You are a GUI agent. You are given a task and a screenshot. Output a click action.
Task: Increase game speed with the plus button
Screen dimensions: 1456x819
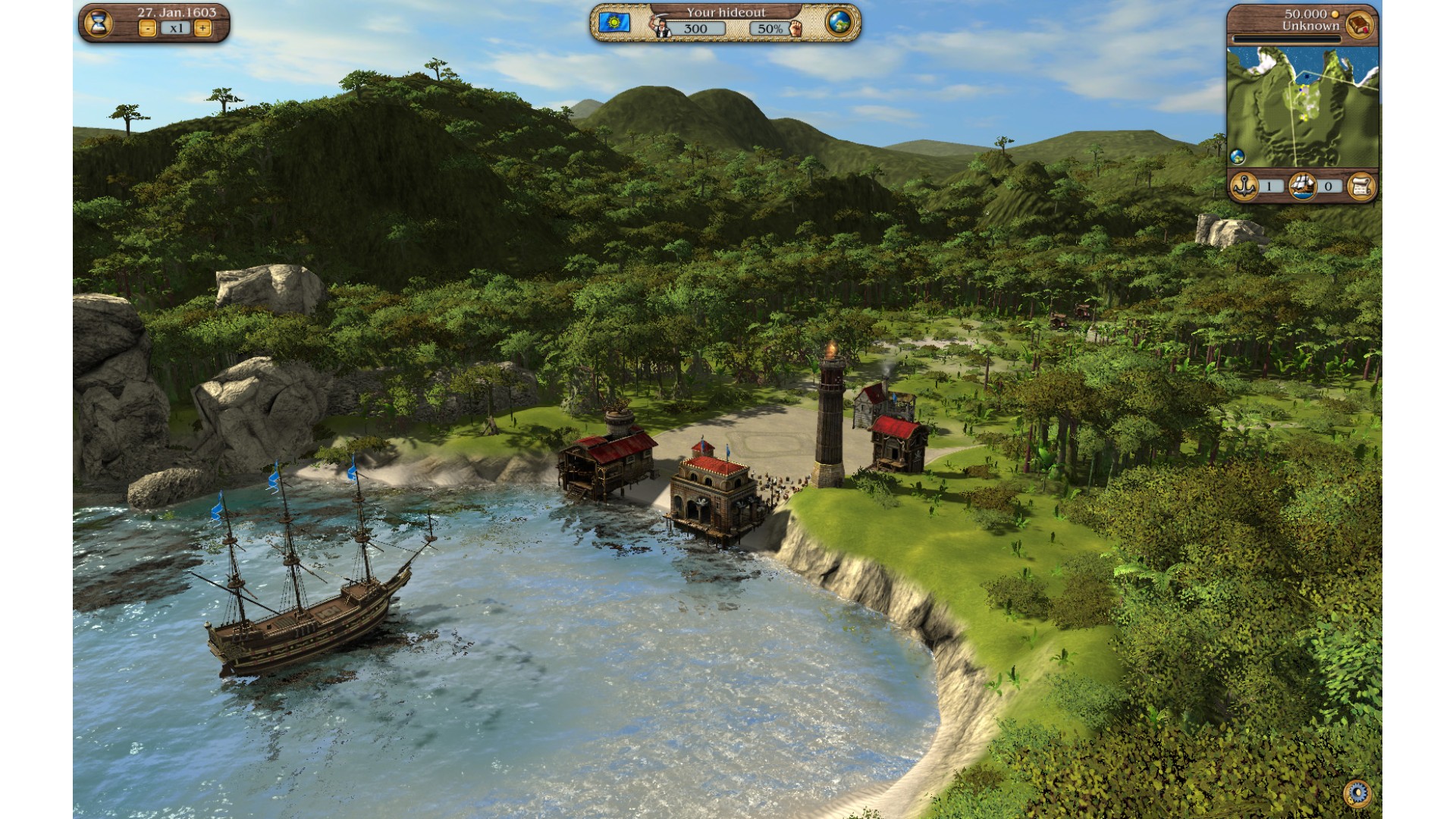coord(202,29)
